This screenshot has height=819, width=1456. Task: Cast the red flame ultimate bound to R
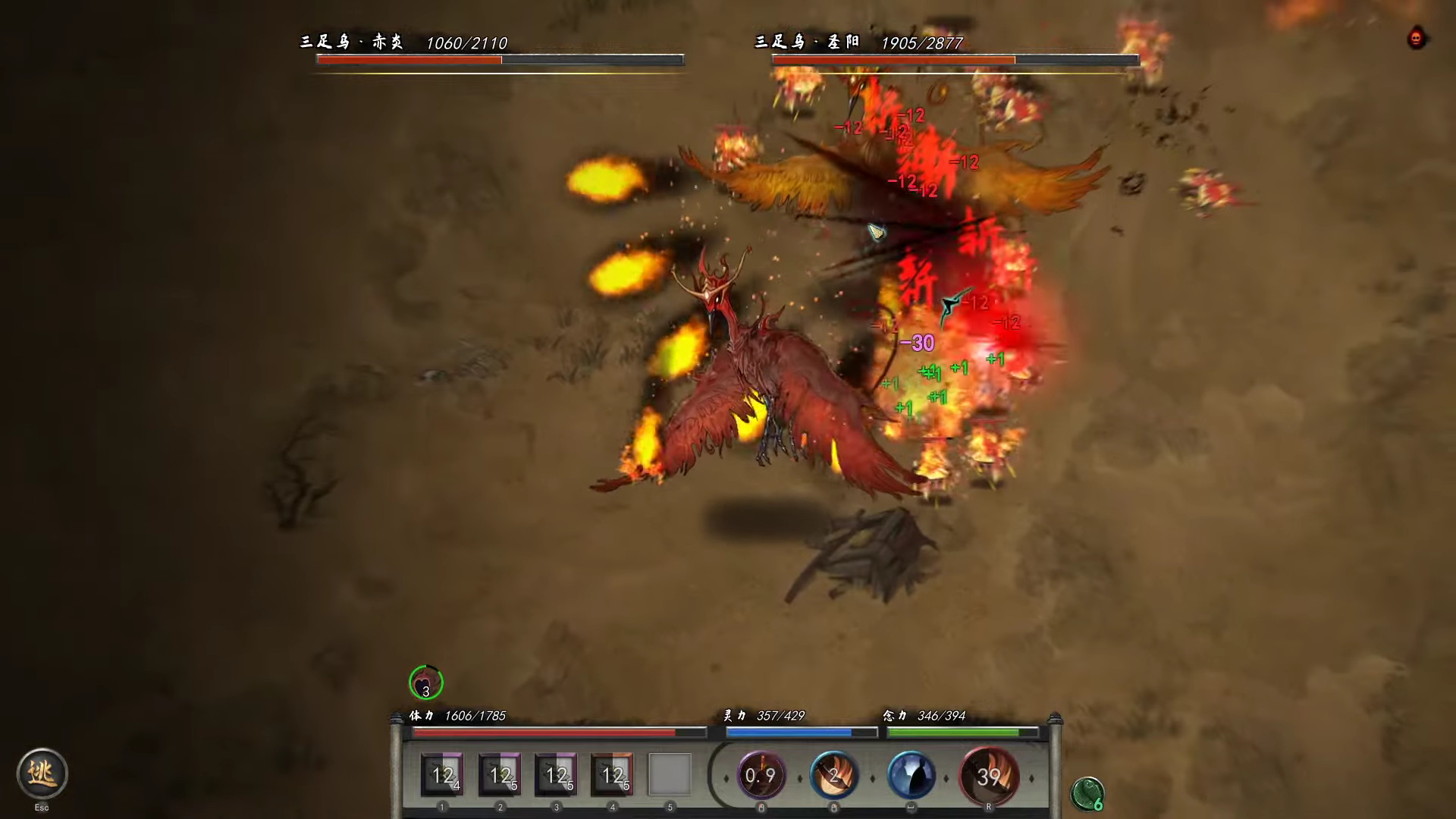[x=988, y=775]
